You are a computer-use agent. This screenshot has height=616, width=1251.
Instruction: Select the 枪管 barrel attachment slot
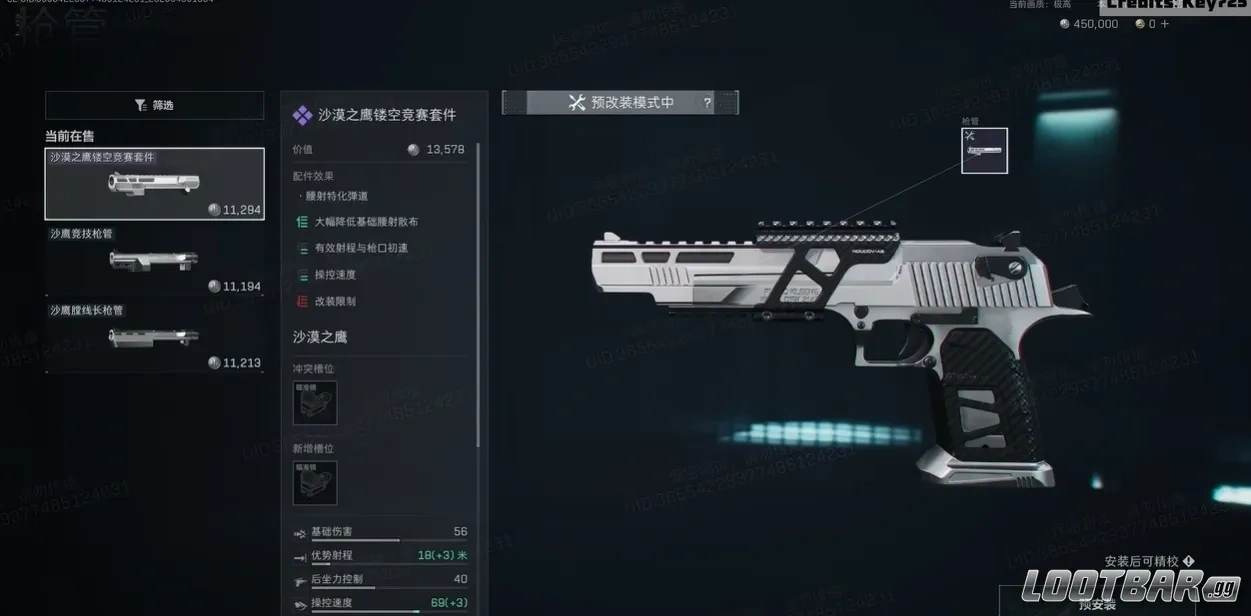(x=984, y=150)
